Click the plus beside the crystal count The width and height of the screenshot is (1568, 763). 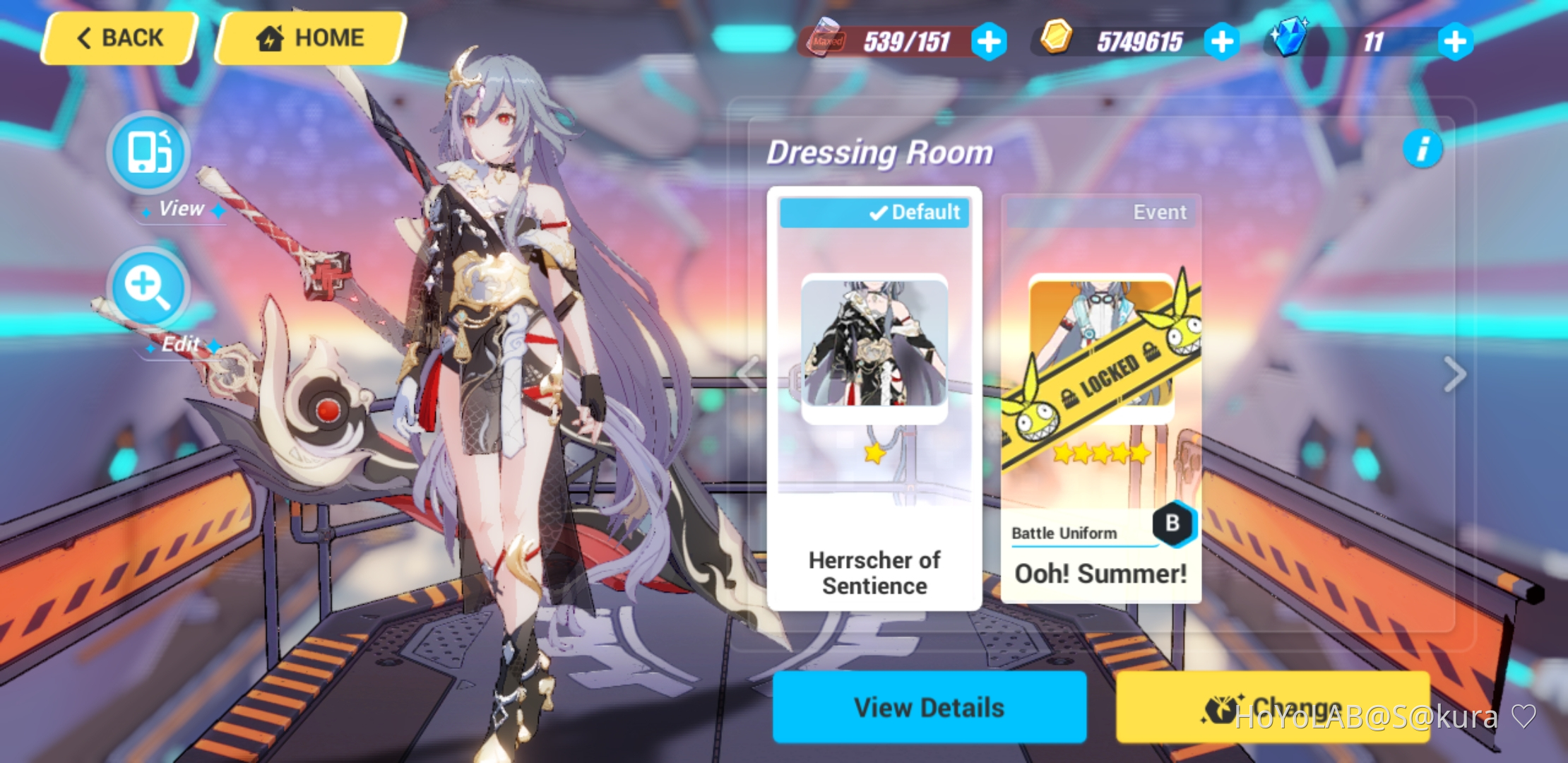1454,40
